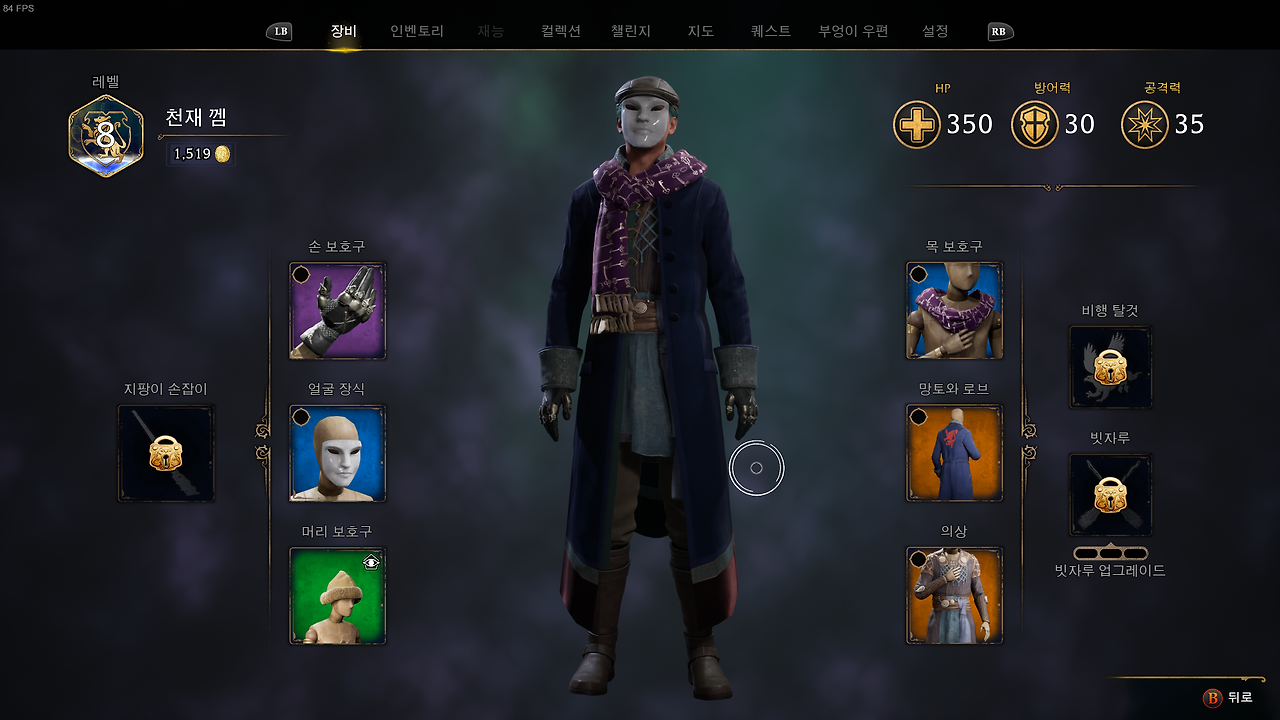Click the 머리 보호구 hat slot
Screen dimensions: 1280x720
point(337,595)
